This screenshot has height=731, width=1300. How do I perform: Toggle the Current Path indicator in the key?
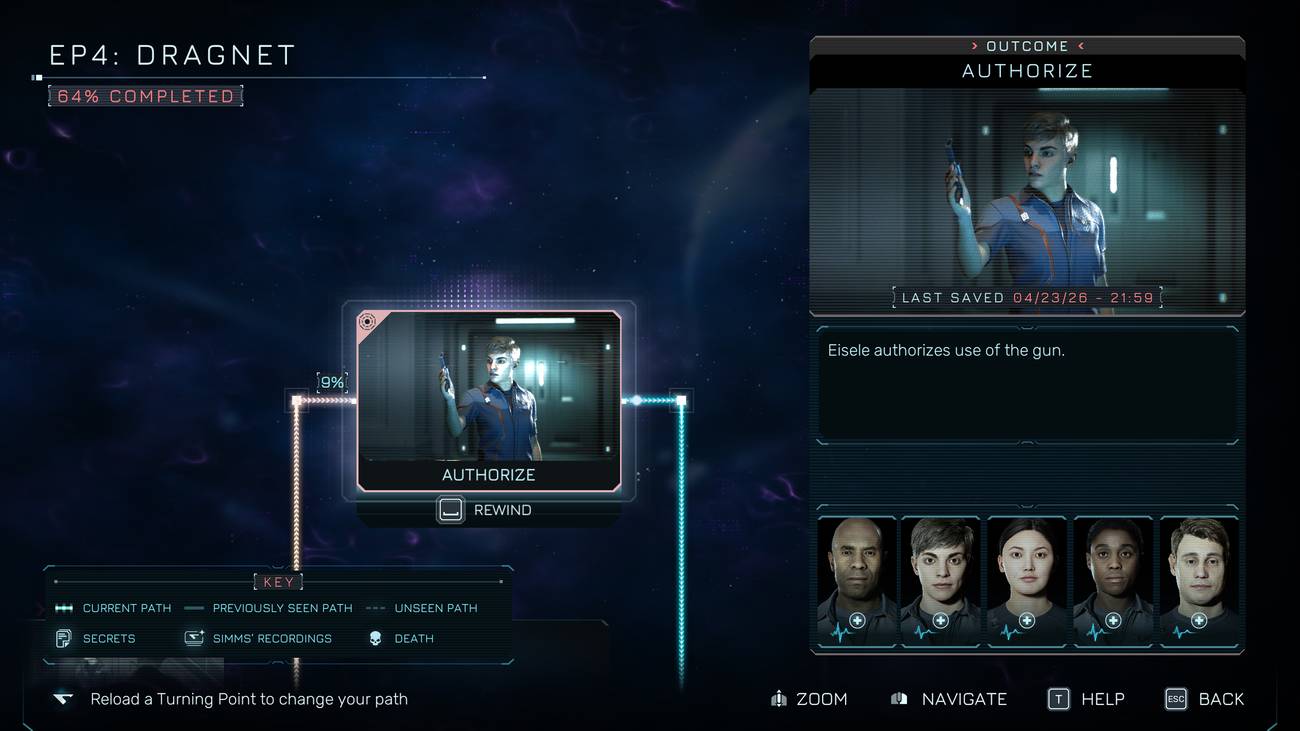(63, 607)
